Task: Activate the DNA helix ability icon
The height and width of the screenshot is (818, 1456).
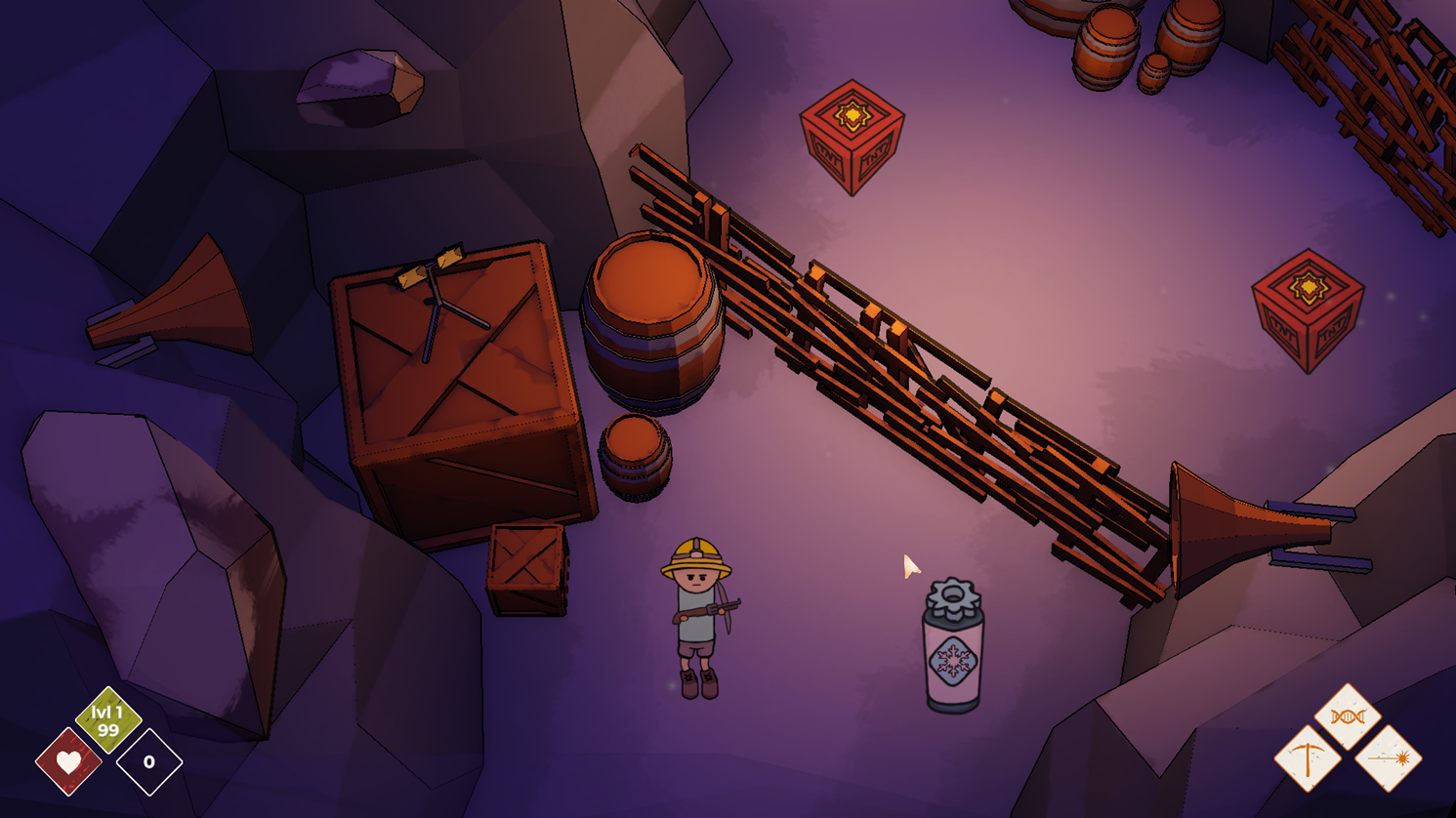Action: 1348,717
